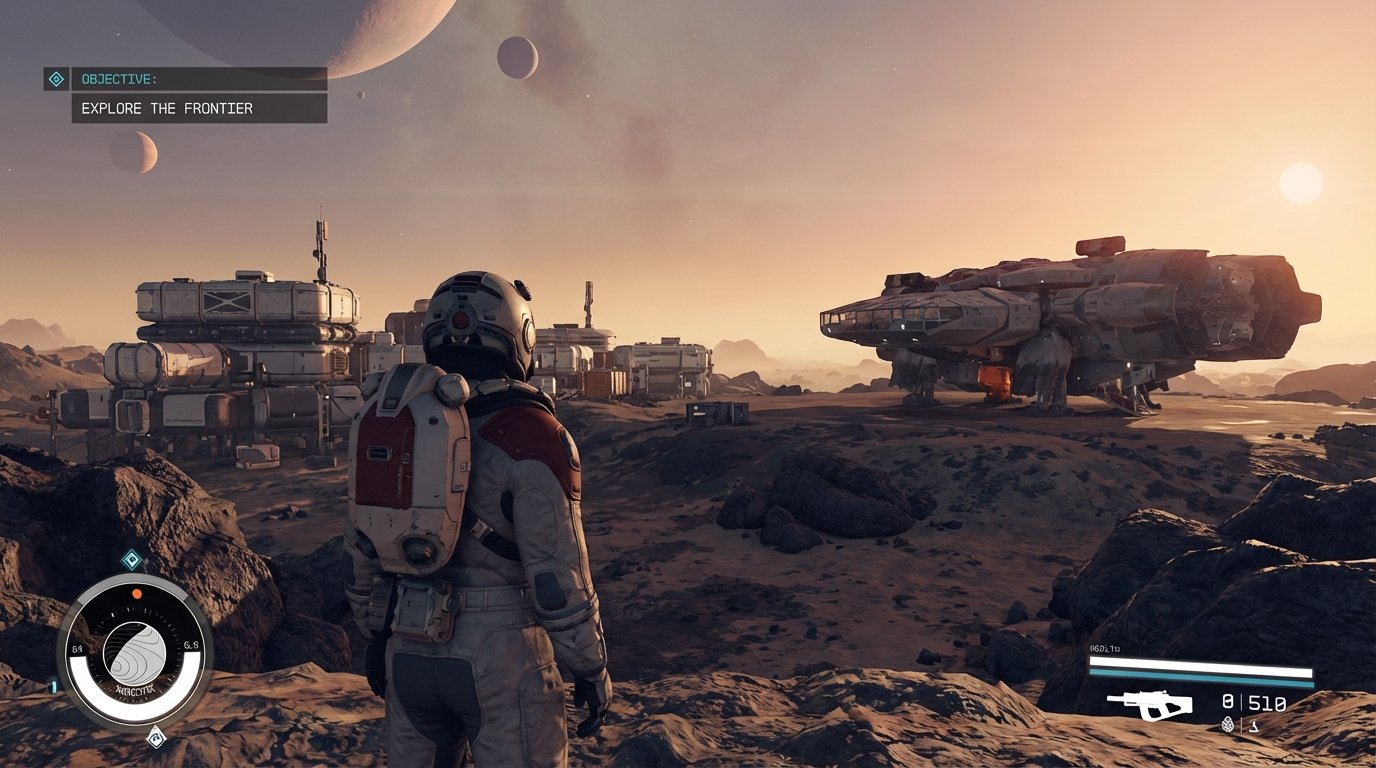
Task: Click the EXPLORE THE FRONTIER objective entry
Action: tap(168, 108)
